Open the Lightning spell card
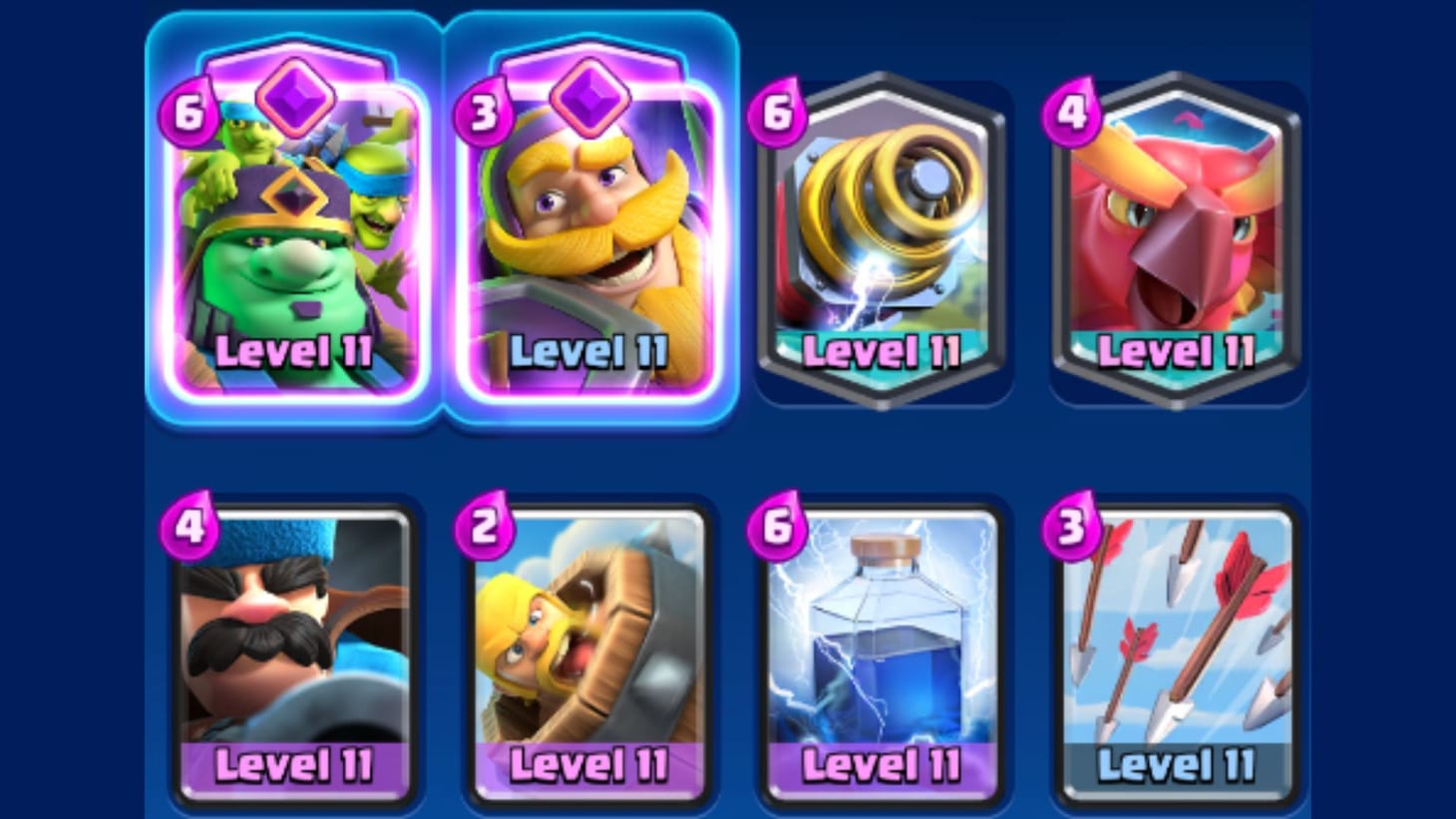 pos(885,648)
